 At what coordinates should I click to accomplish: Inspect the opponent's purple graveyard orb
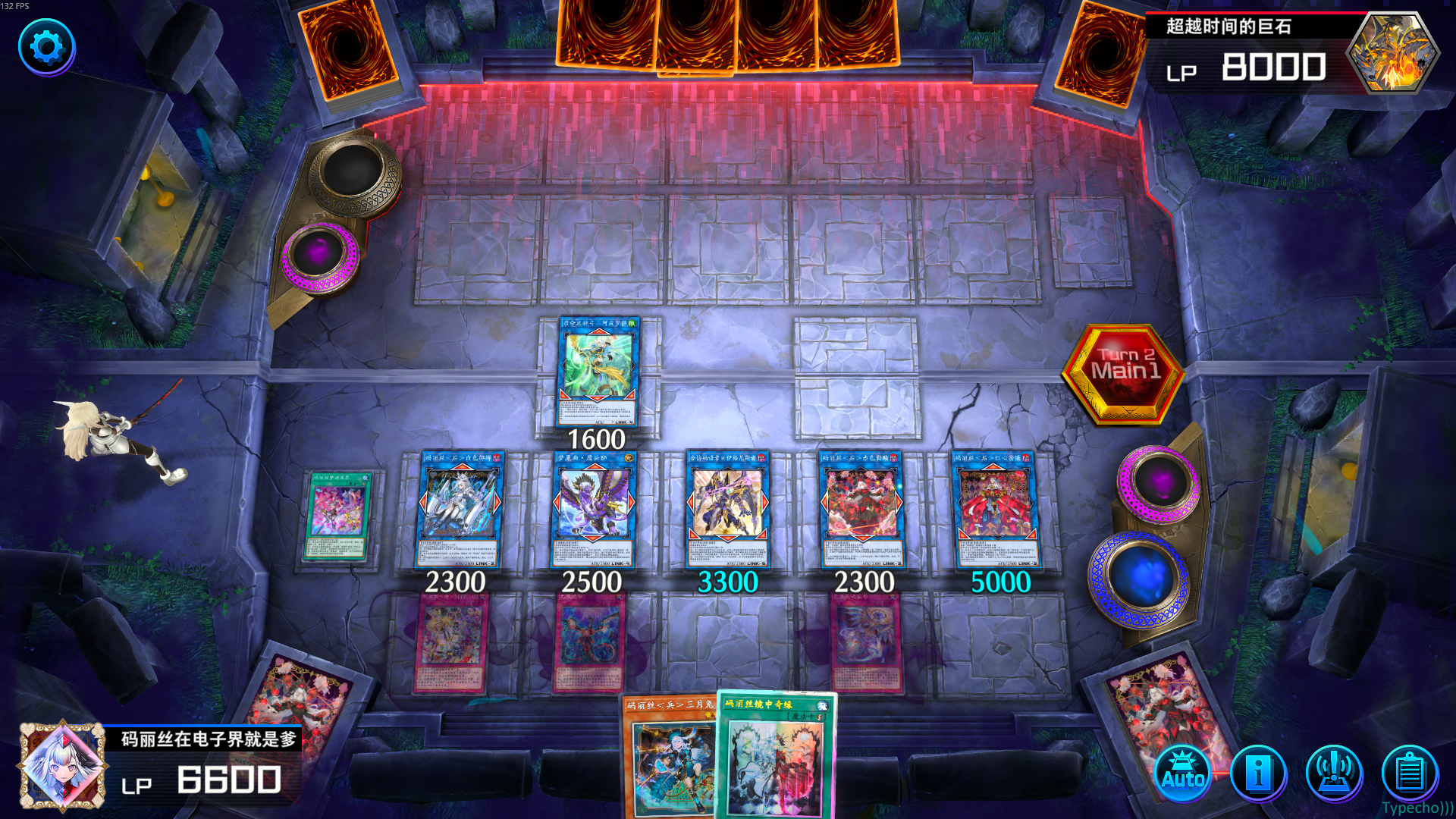pyautogui.click(x=320, y=252)
